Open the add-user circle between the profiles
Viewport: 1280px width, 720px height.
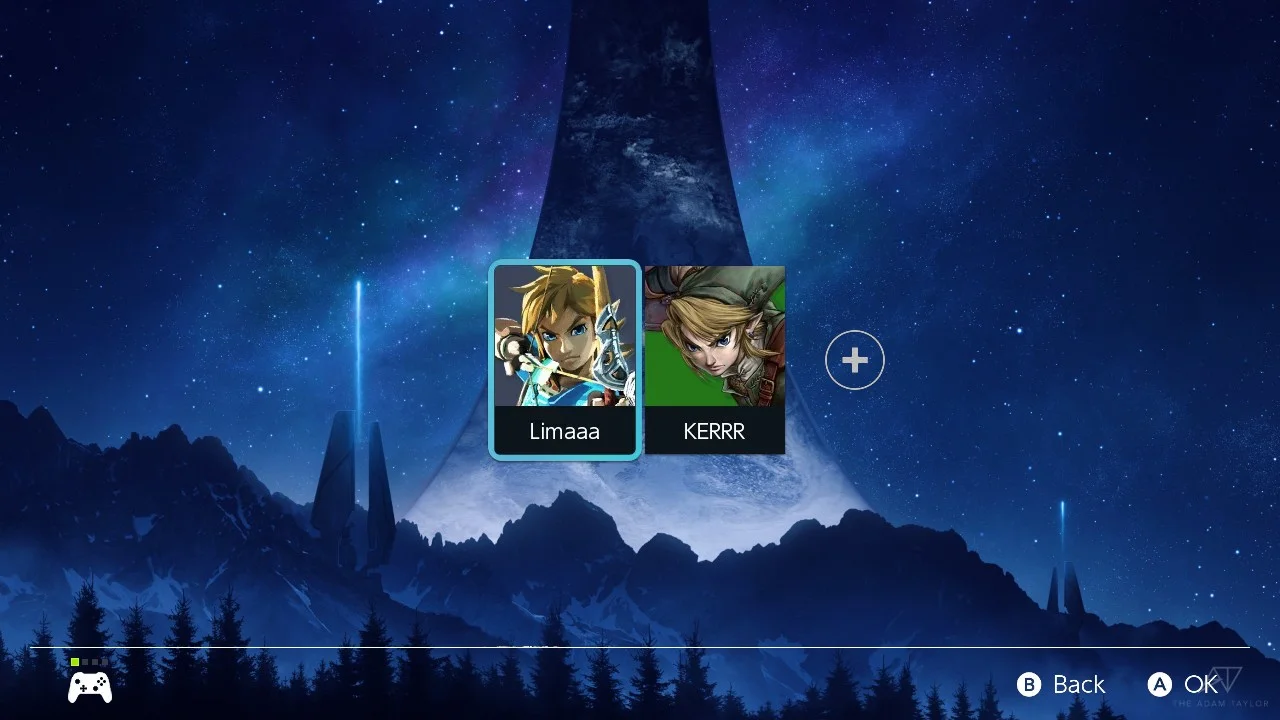[x=855, y=358]
